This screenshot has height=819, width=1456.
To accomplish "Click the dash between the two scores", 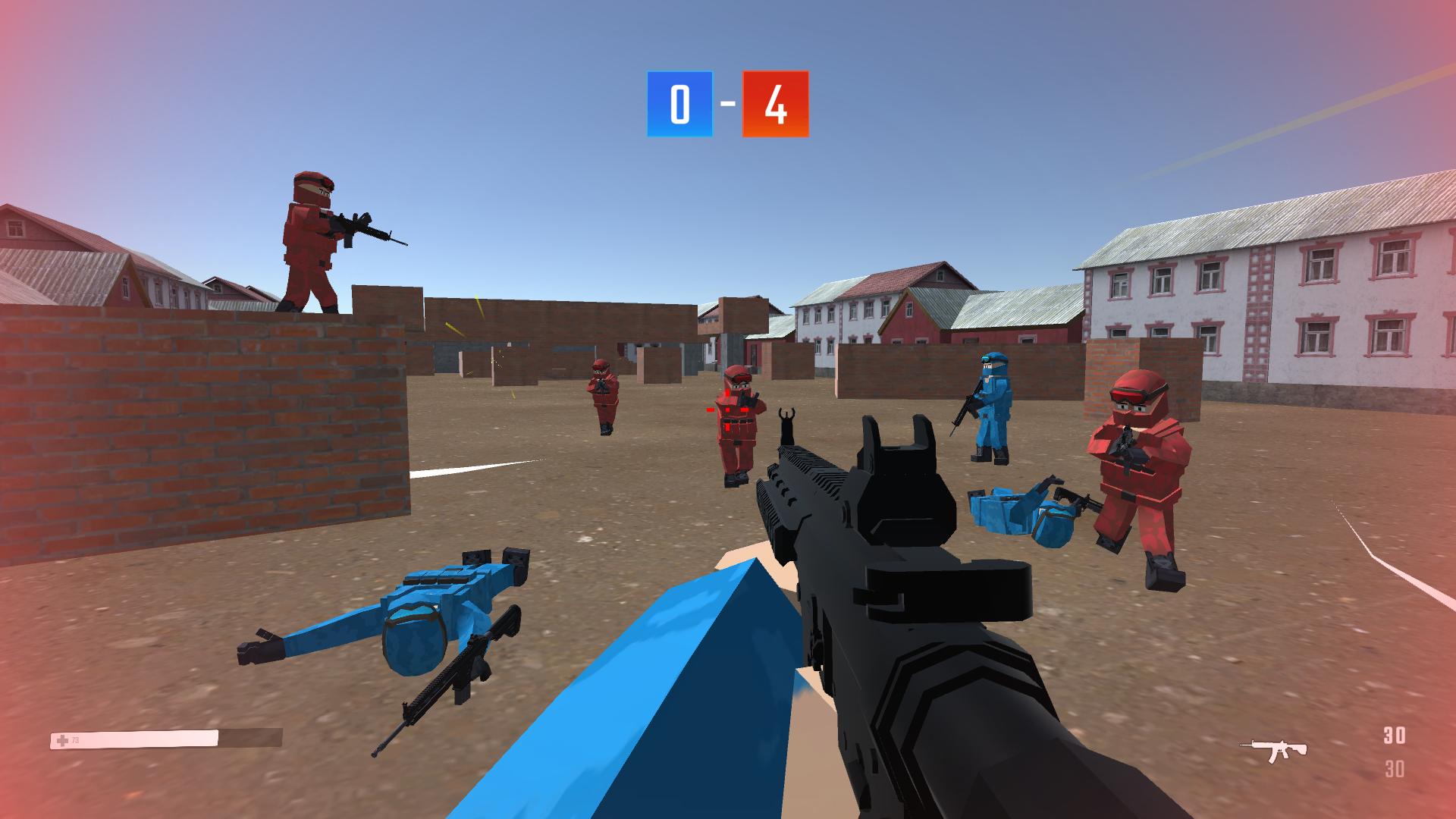I will (727, 104).
